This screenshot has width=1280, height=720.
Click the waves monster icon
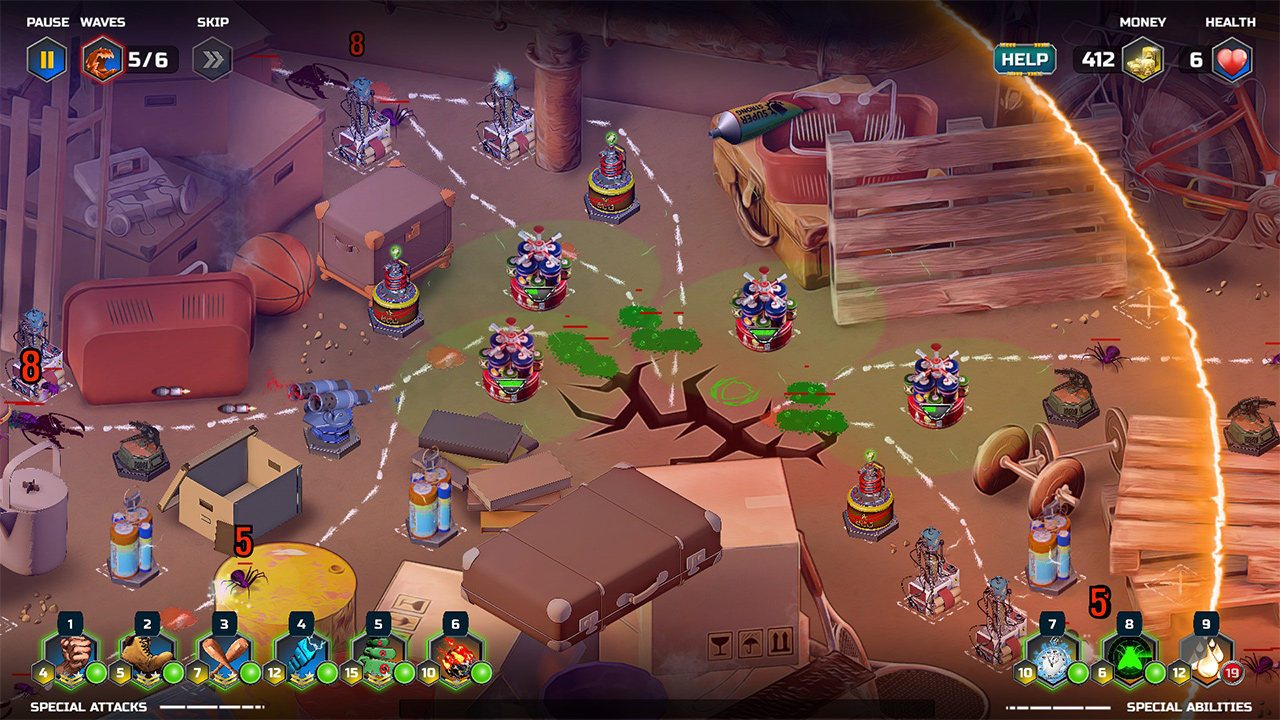101,59
